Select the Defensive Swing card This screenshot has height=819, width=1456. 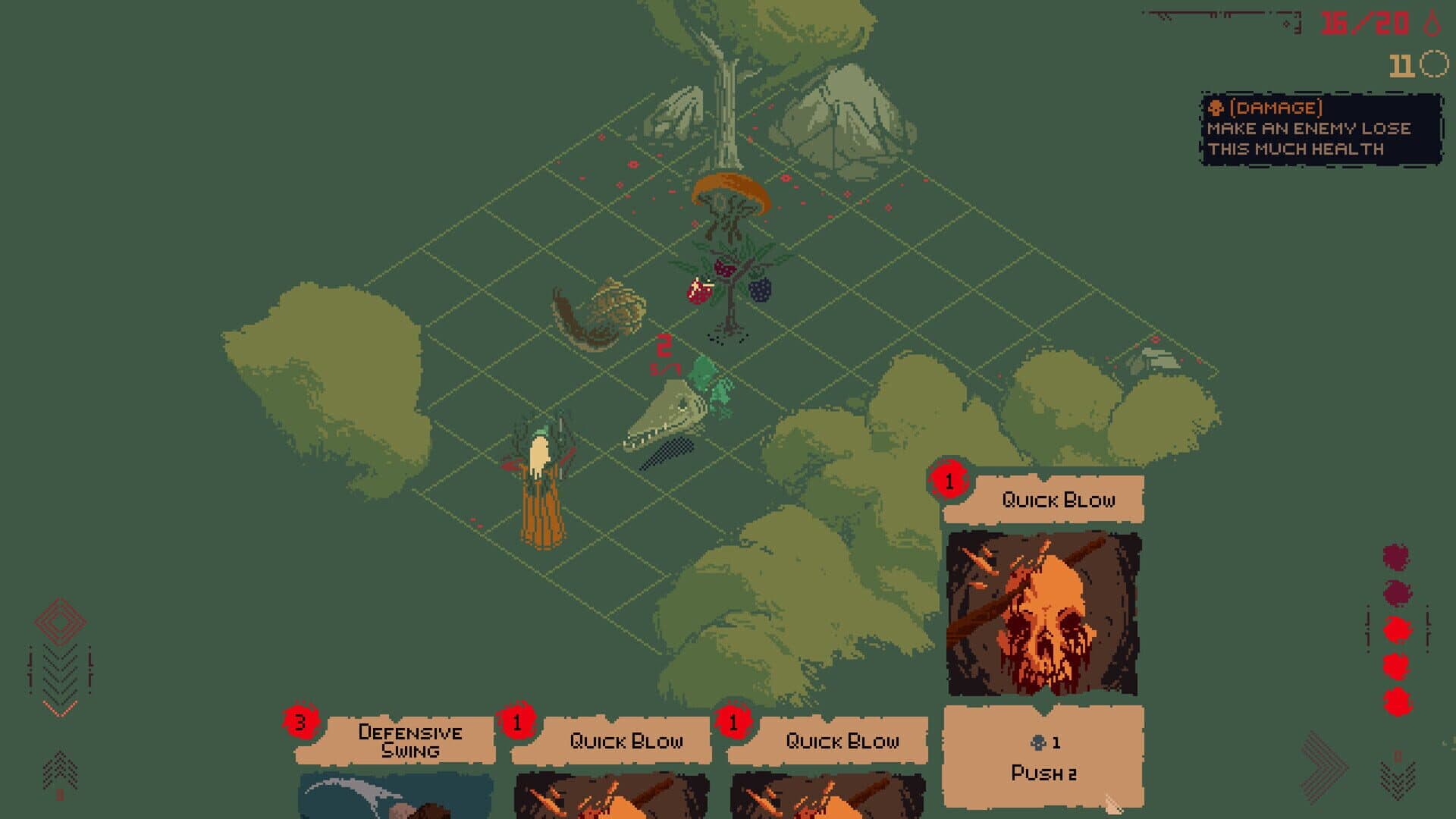[409, 739]
